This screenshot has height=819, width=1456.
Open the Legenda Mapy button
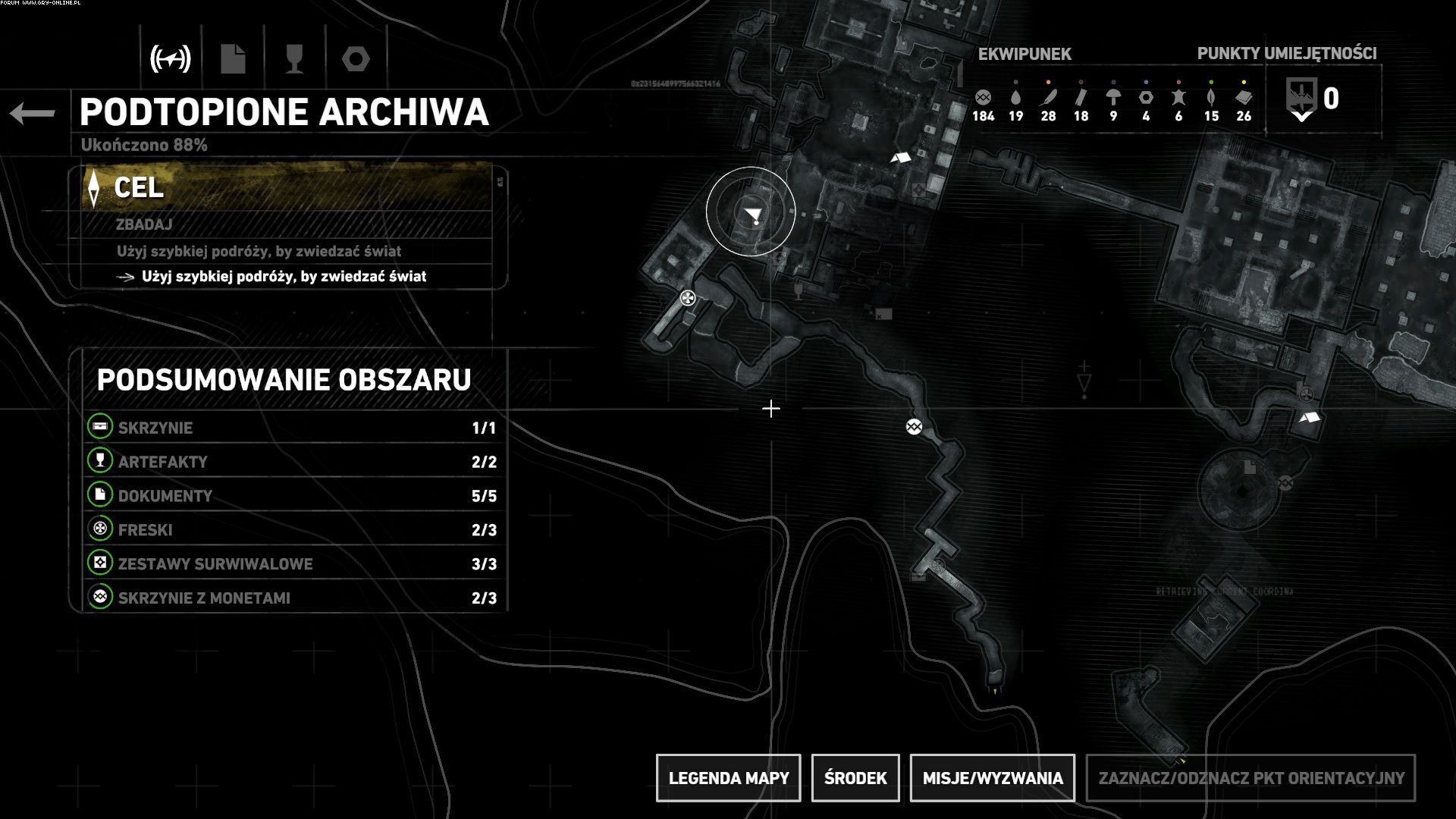728,778
